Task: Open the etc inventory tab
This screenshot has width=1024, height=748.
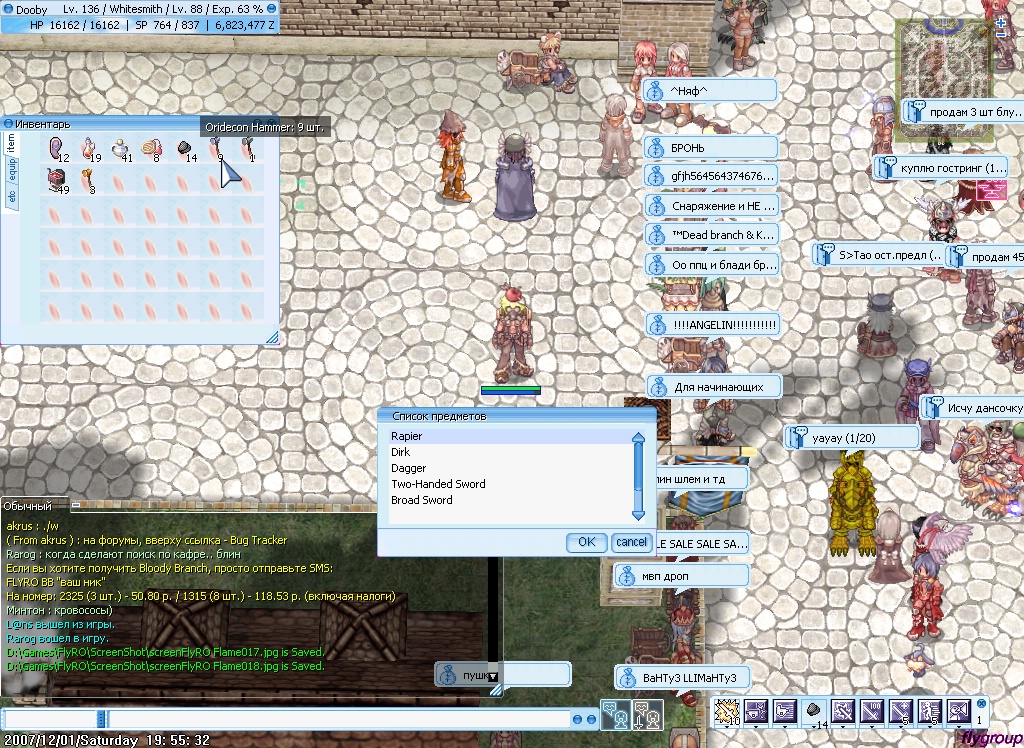Action: [x=12, y=198]
